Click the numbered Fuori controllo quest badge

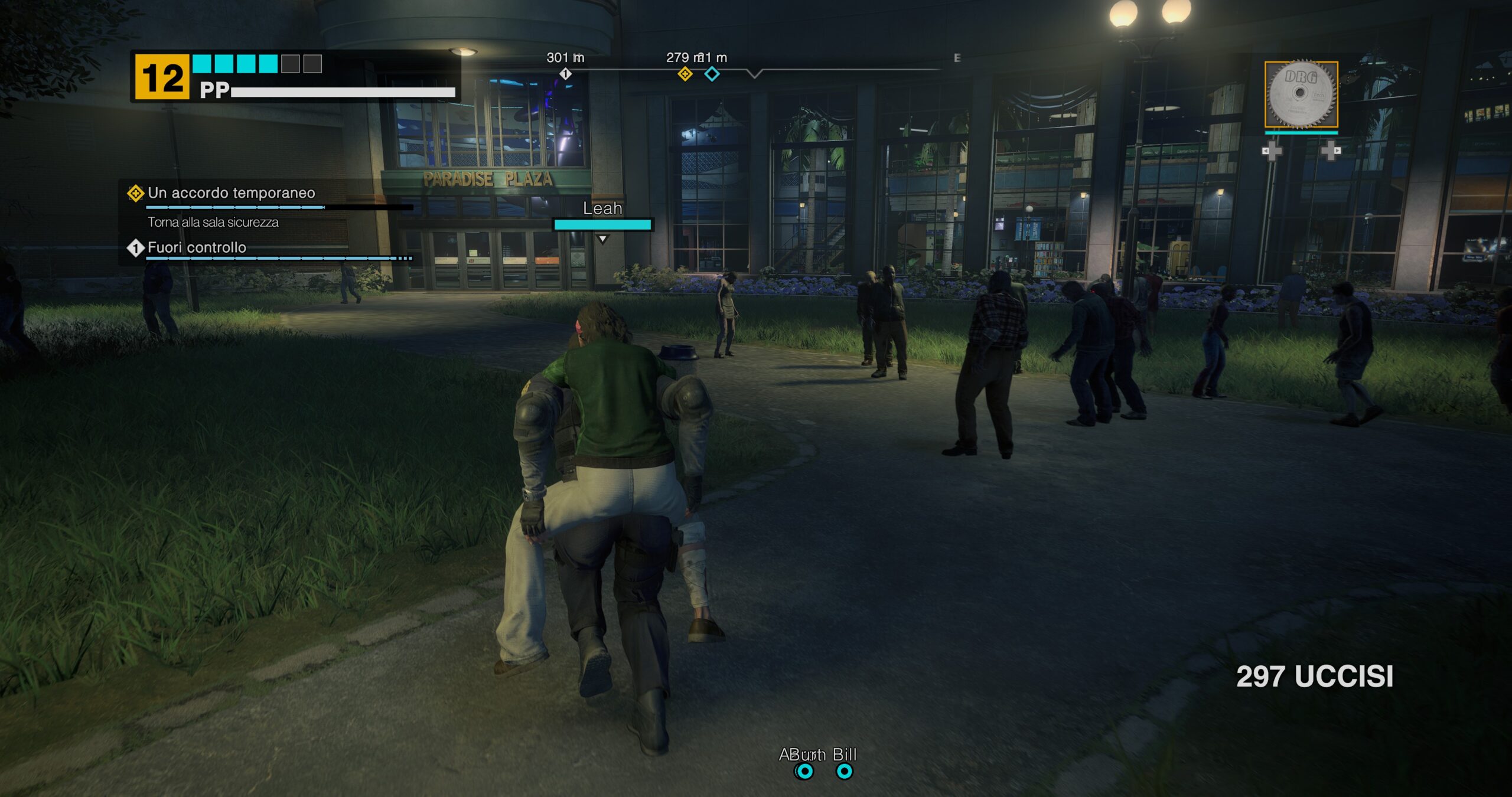(x=136, y=249)
